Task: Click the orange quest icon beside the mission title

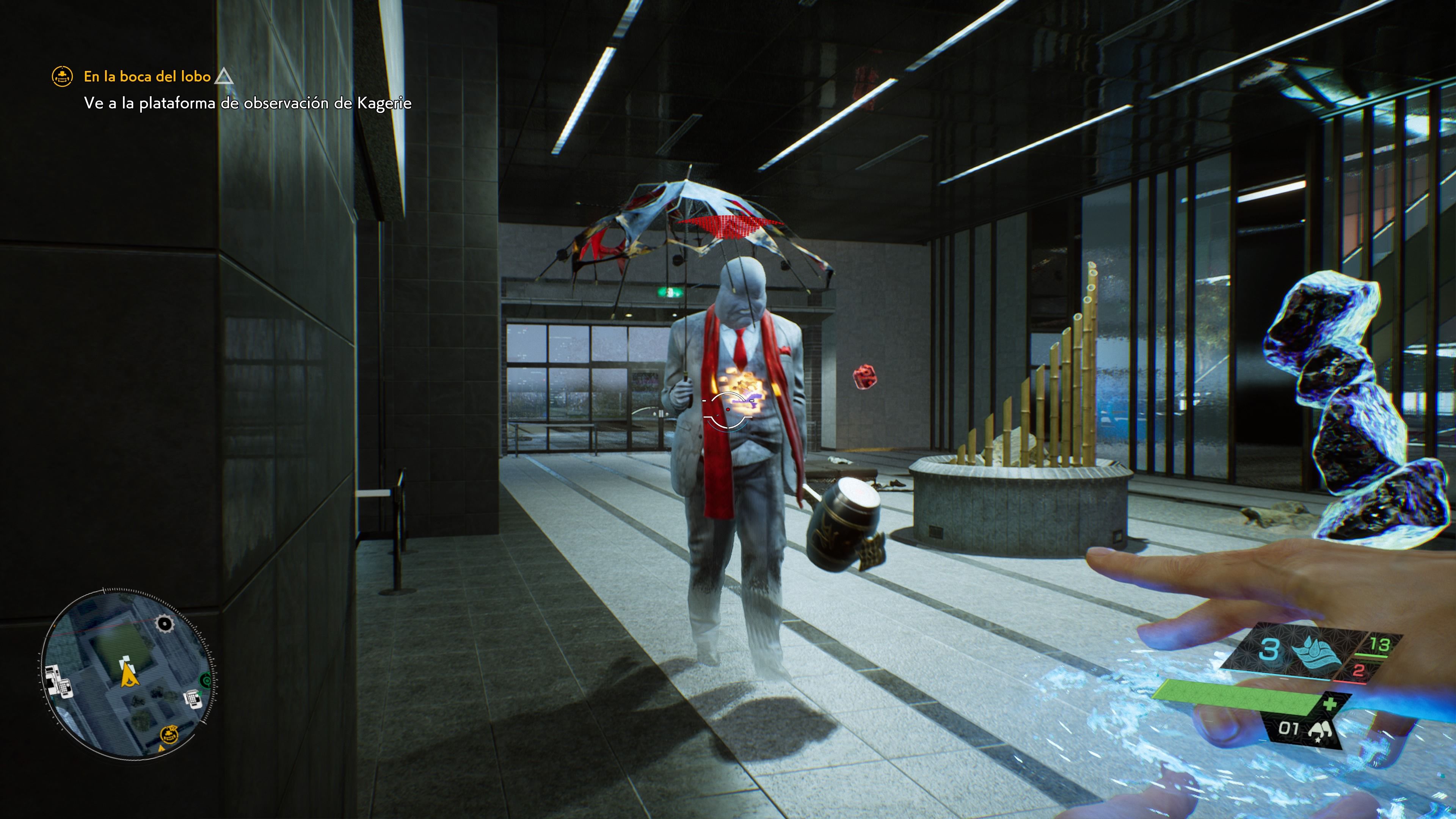Action: click(x=62, y=76)
